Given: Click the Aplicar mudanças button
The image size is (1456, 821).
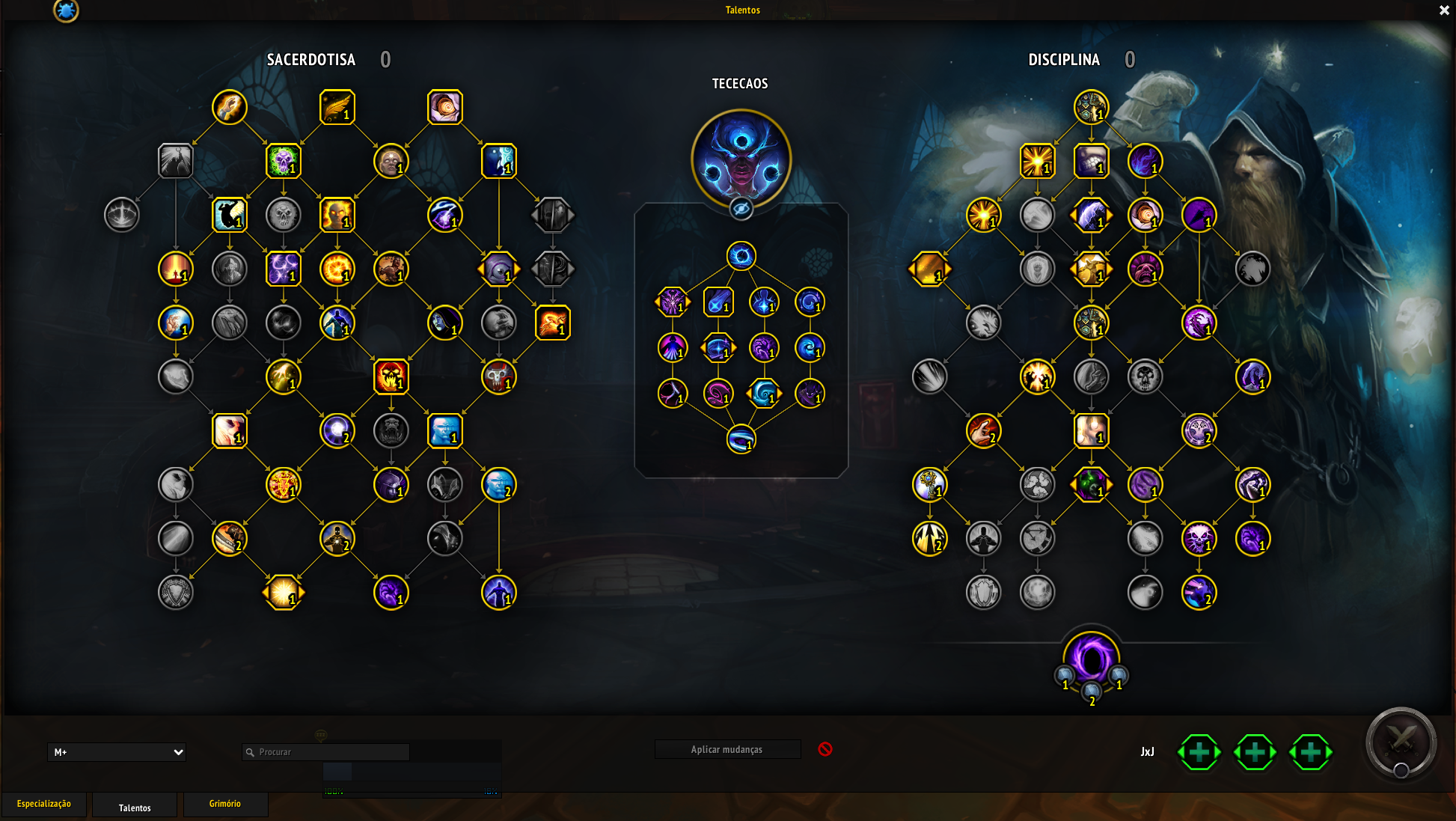Looking at the screenshot, I should pos(727,750).
